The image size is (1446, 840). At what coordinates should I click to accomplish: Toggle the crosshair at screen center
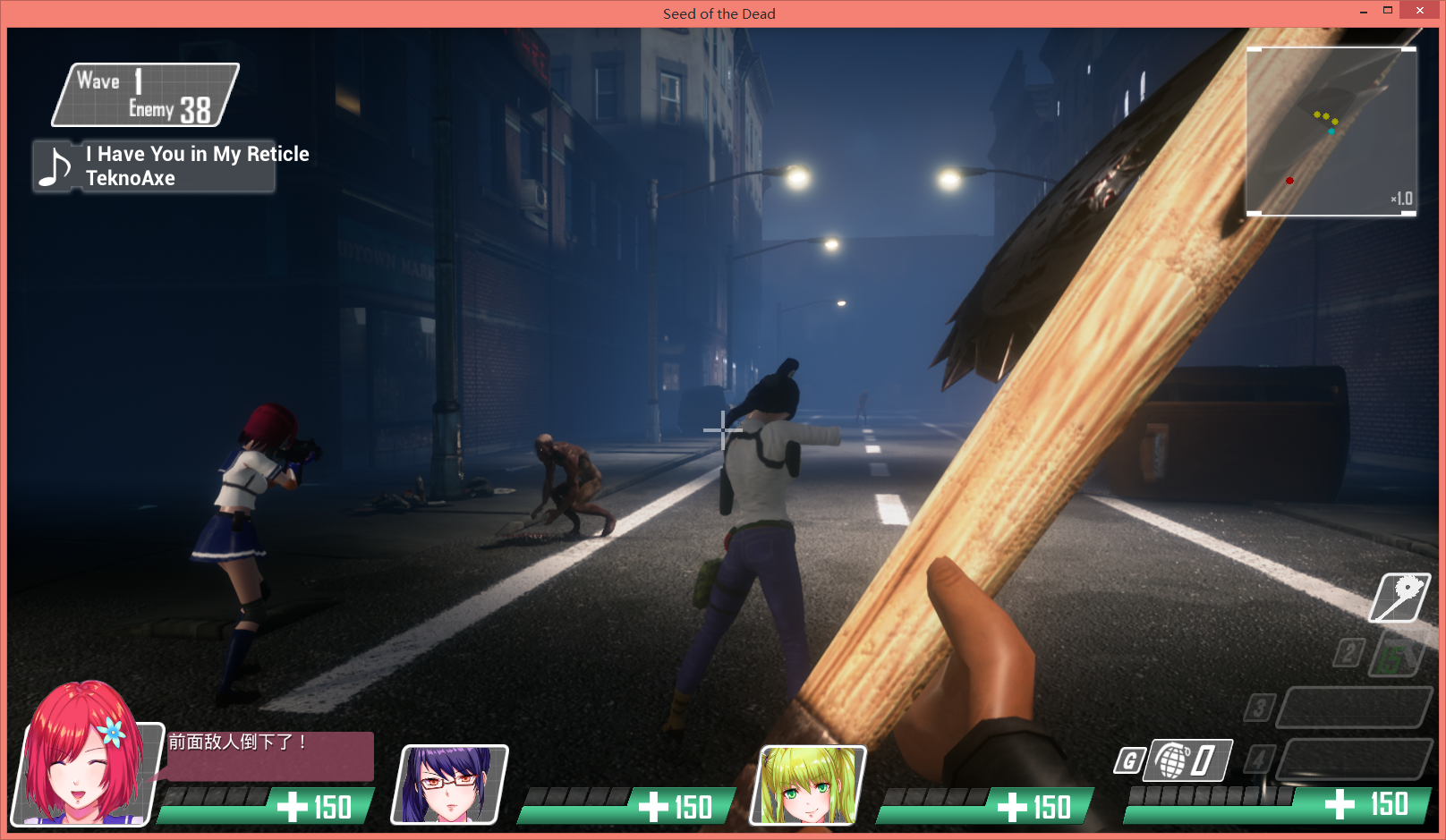point(721,431)
